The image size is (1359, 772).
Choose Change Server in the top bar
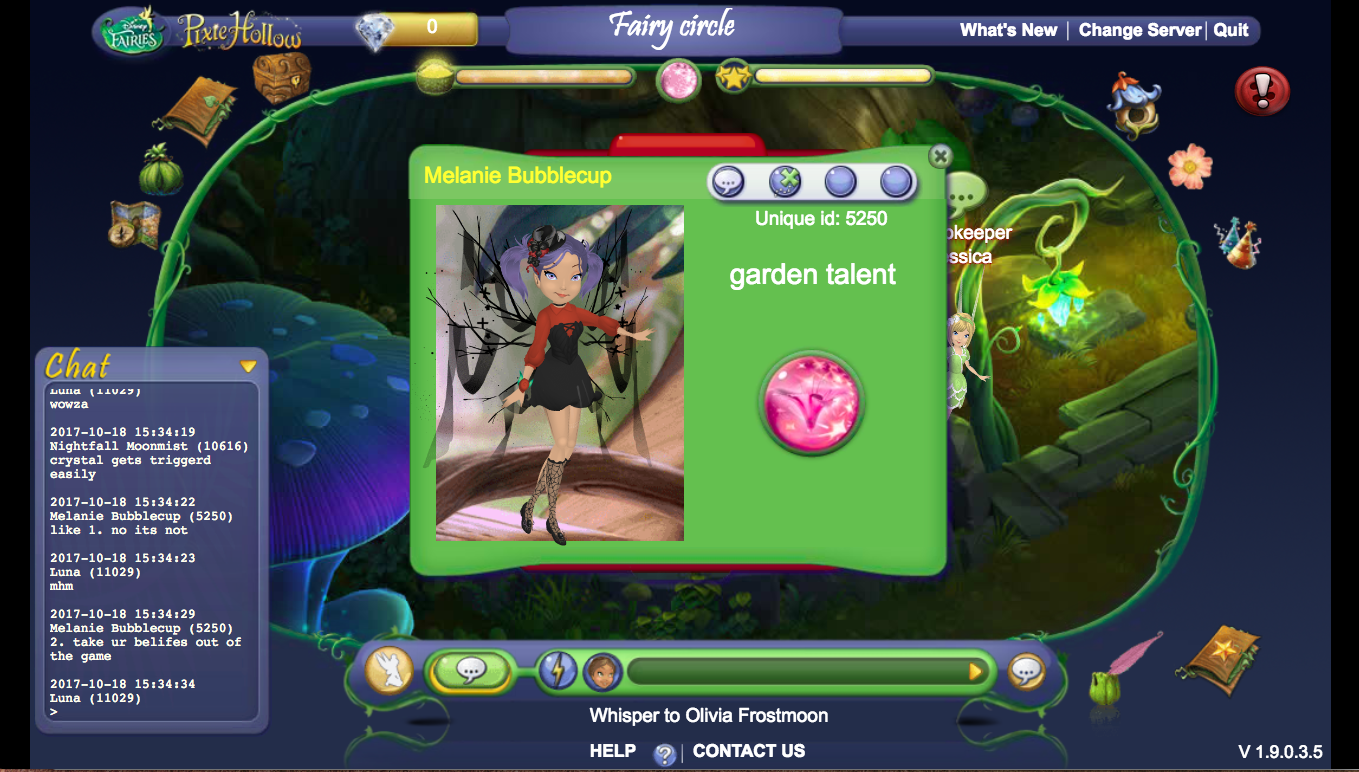pyautogui.click(x=1139, y=30)
